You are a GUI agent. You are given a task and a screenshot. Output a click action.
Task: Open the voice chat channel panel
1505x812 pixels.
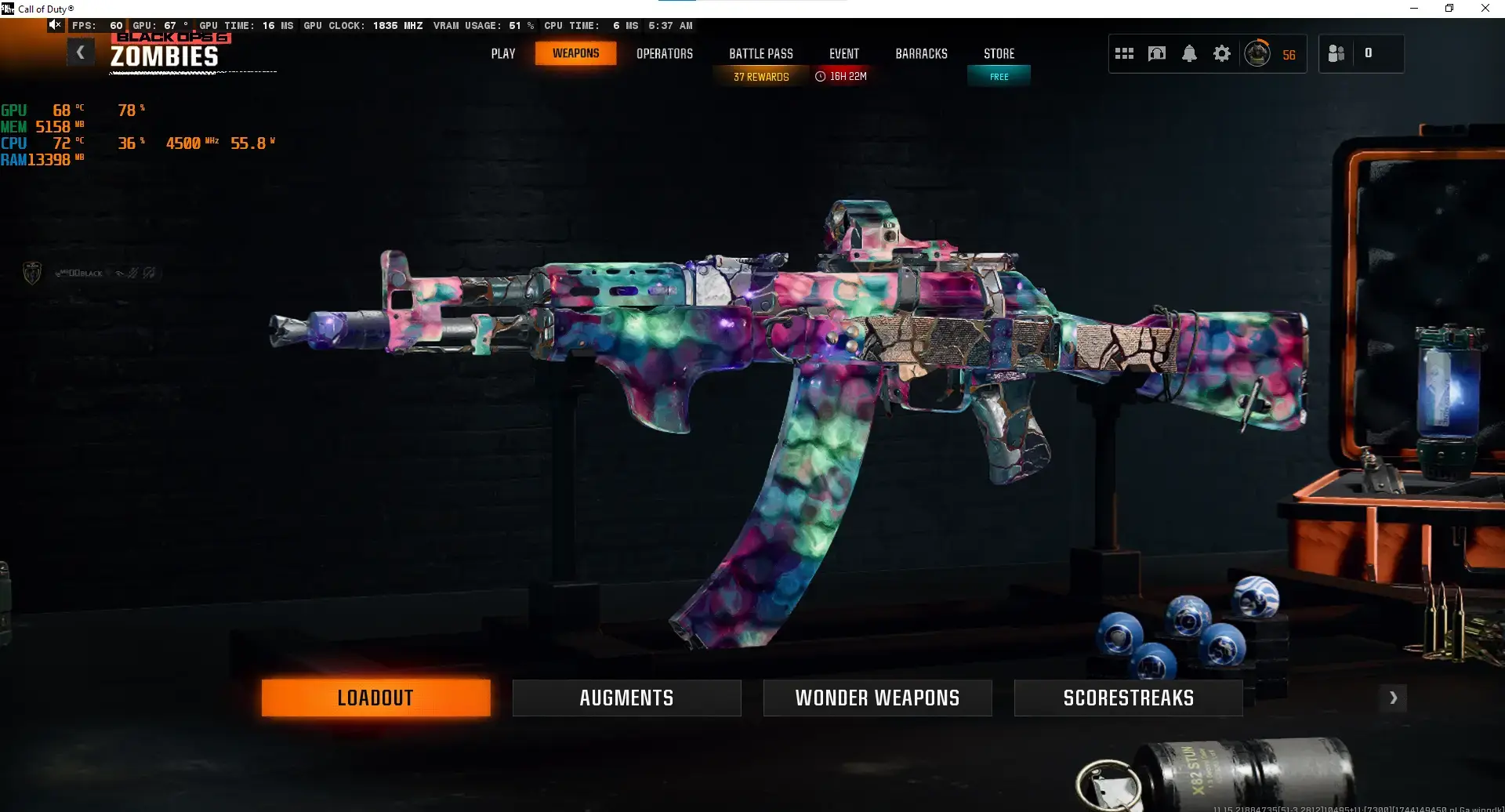click(1157, 53)
